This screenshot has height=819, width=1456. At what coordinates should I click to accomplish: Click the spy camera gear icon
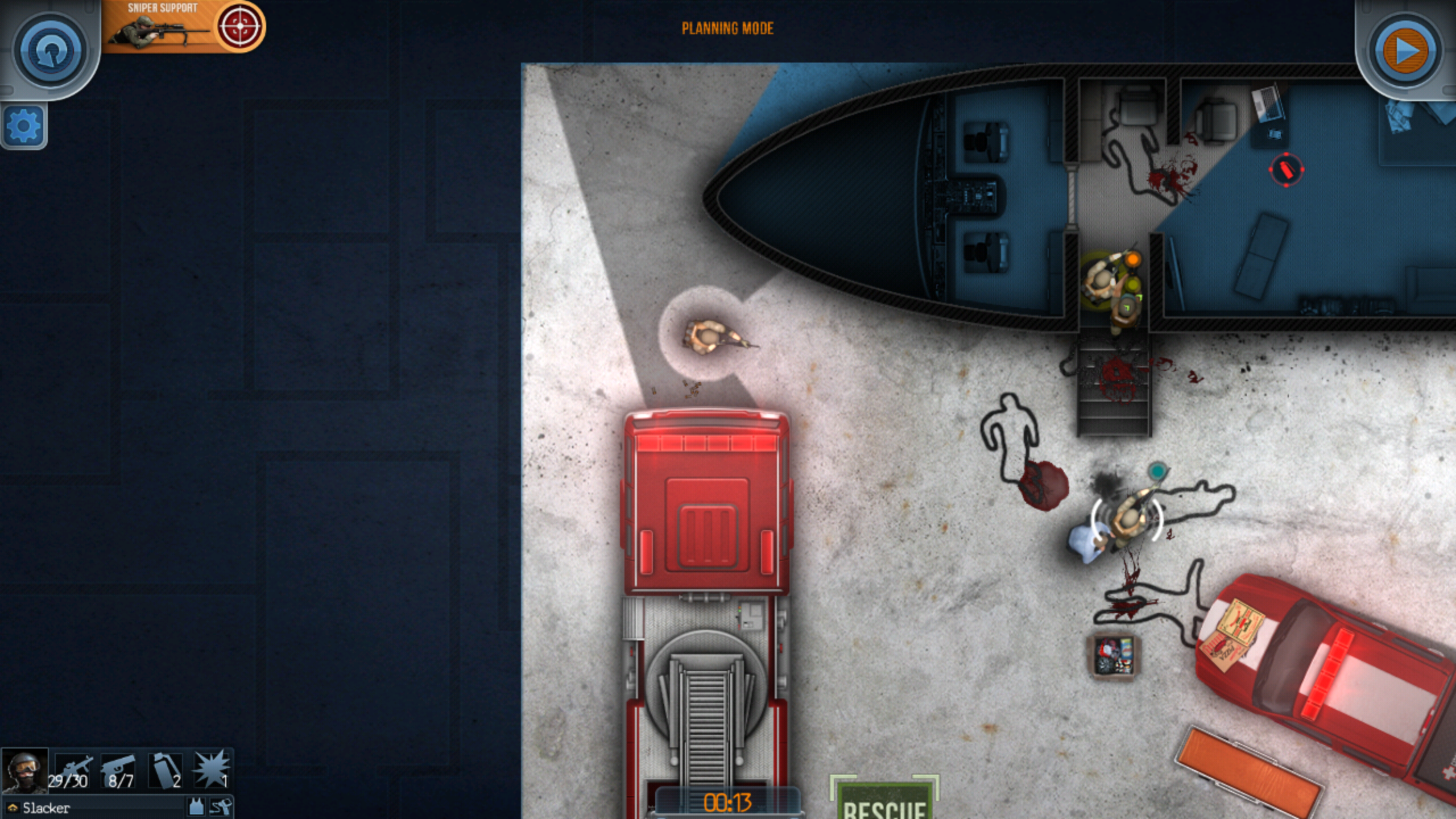(221, 806)
